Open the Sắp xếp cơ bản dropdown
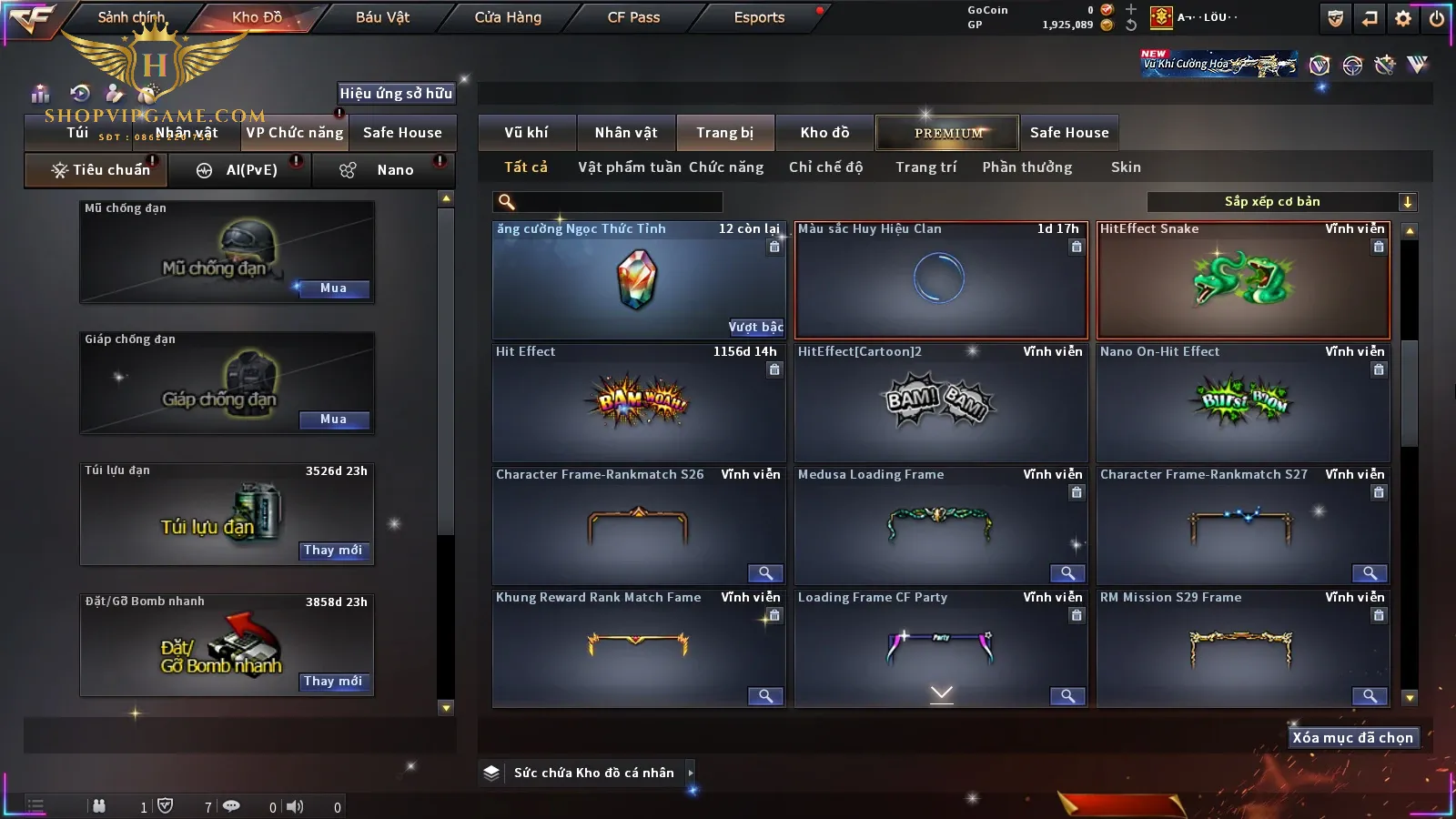1456x819 pixels. (1281, 202)
